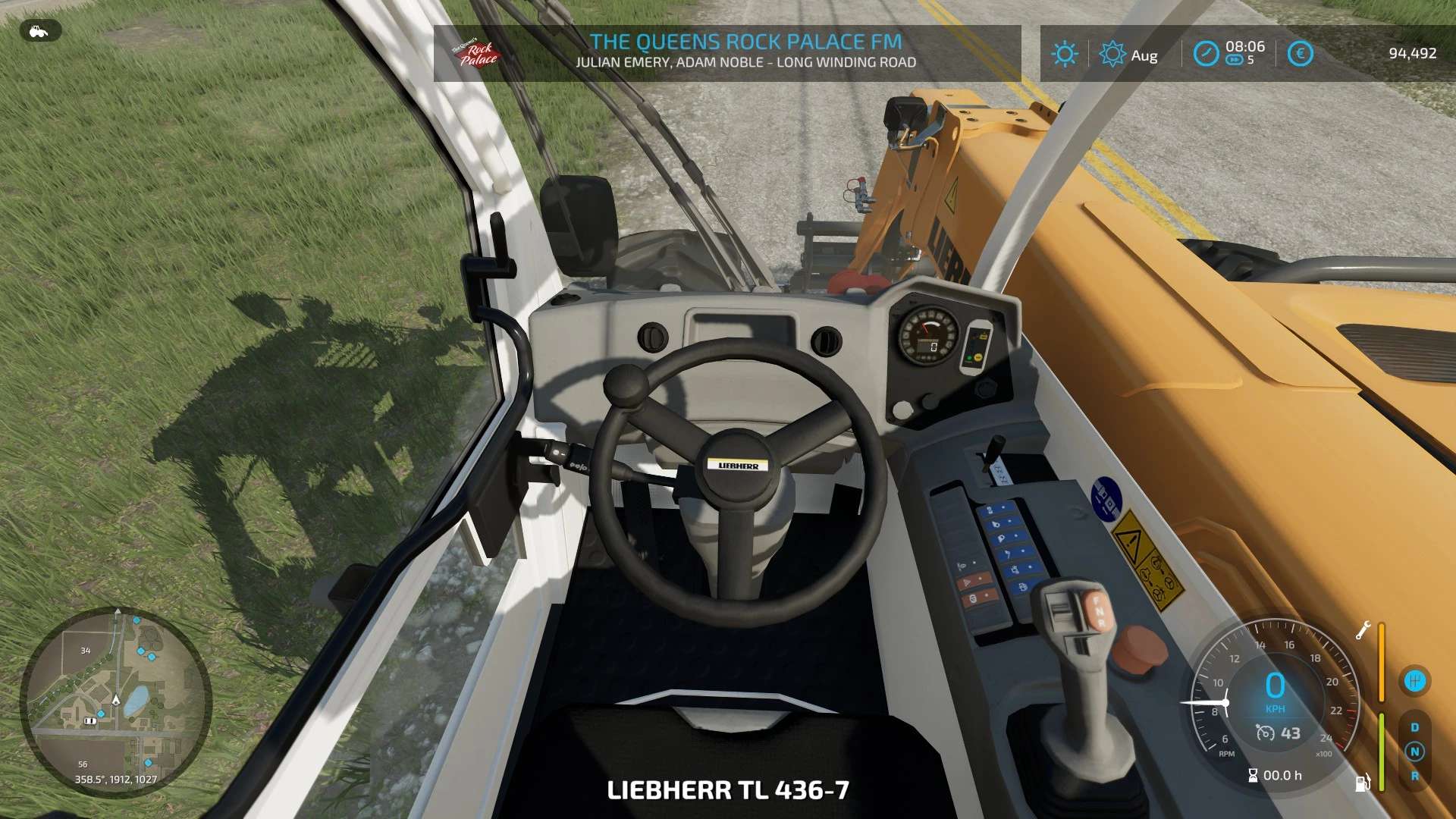Open the circular minimap
This screenshot has height=819, width=1456.
(x=116, y=701)
